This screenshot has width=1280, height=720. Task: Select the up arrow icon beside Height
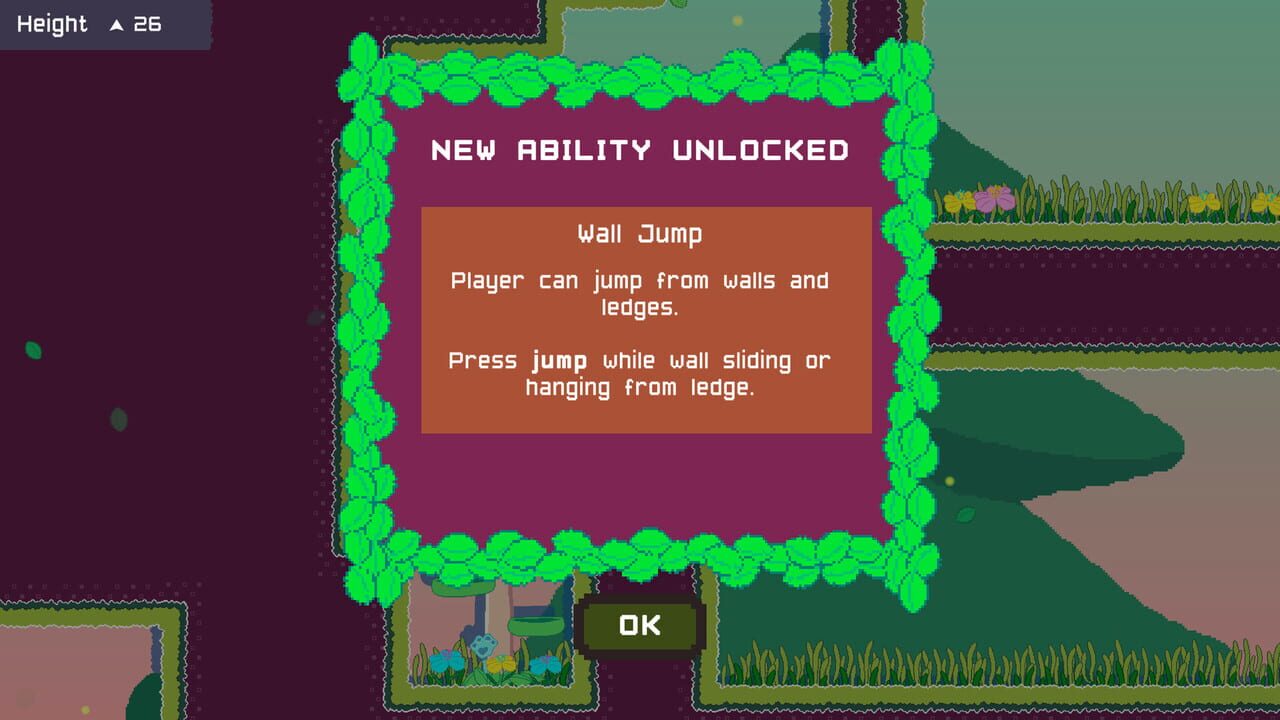[x=117, y=24]
